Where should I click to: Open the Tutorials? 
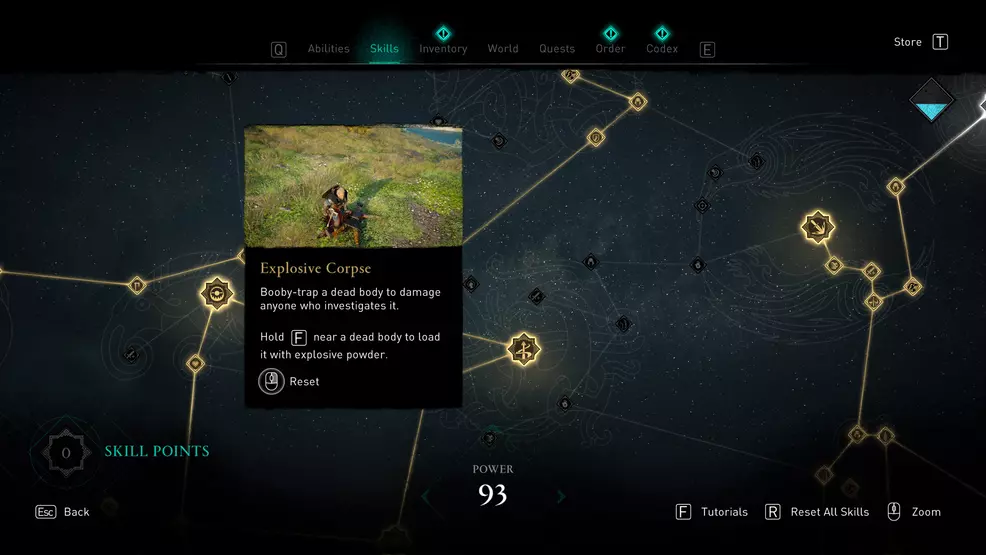pos(712,512)
